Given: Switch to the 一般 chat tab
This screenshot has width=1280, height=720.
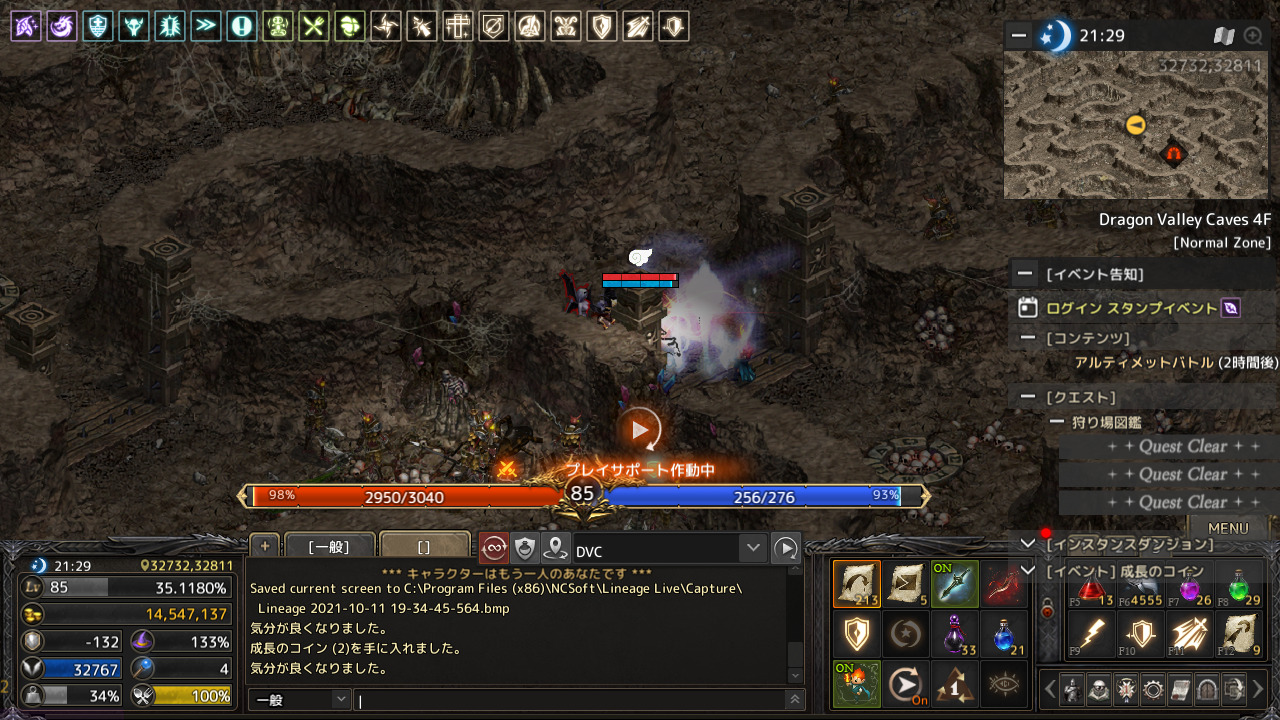Looking at the screenshot, I should click(x=329, y=547).
